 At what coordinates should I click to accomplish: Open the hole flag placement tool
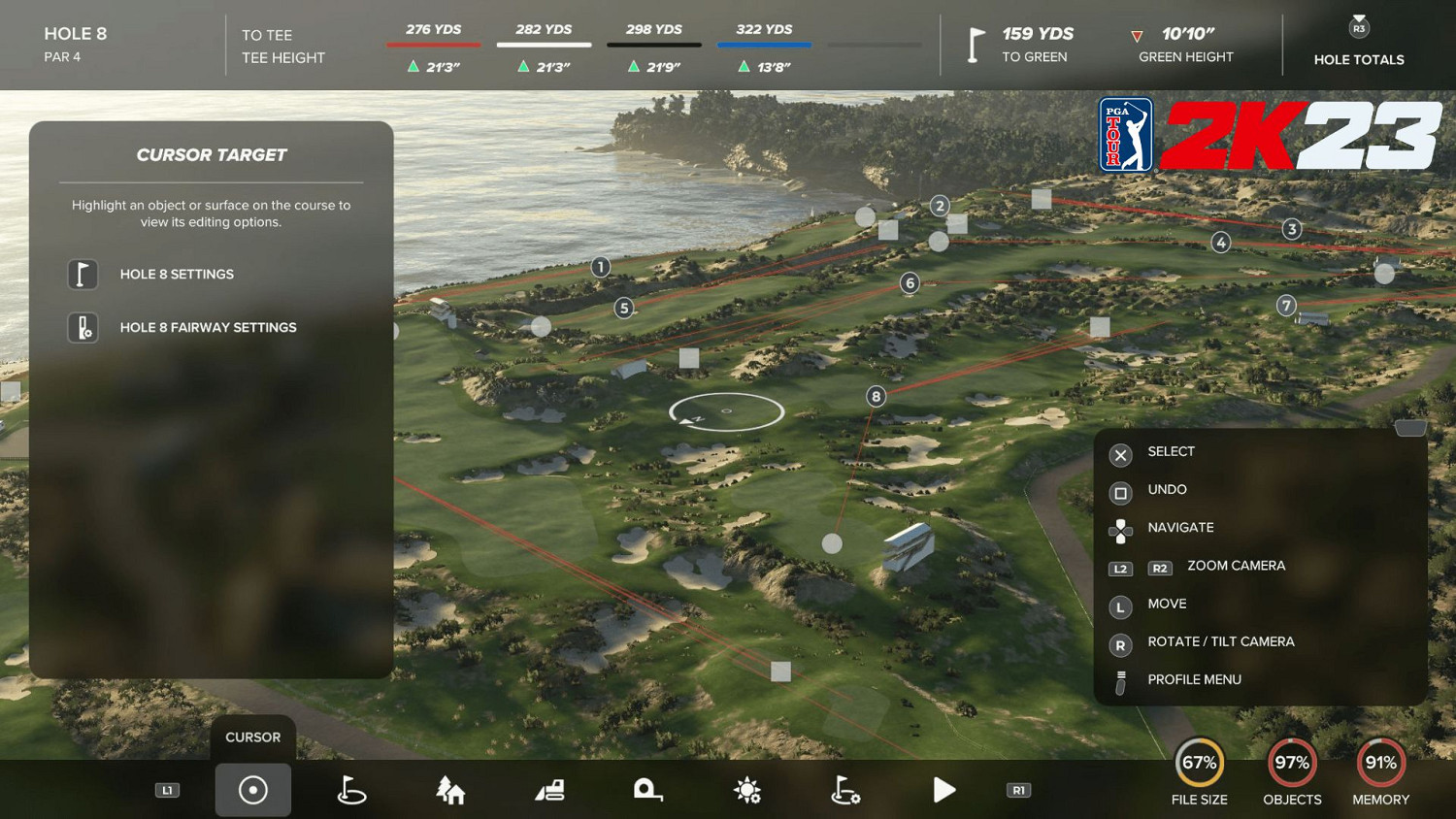(351, 789)
